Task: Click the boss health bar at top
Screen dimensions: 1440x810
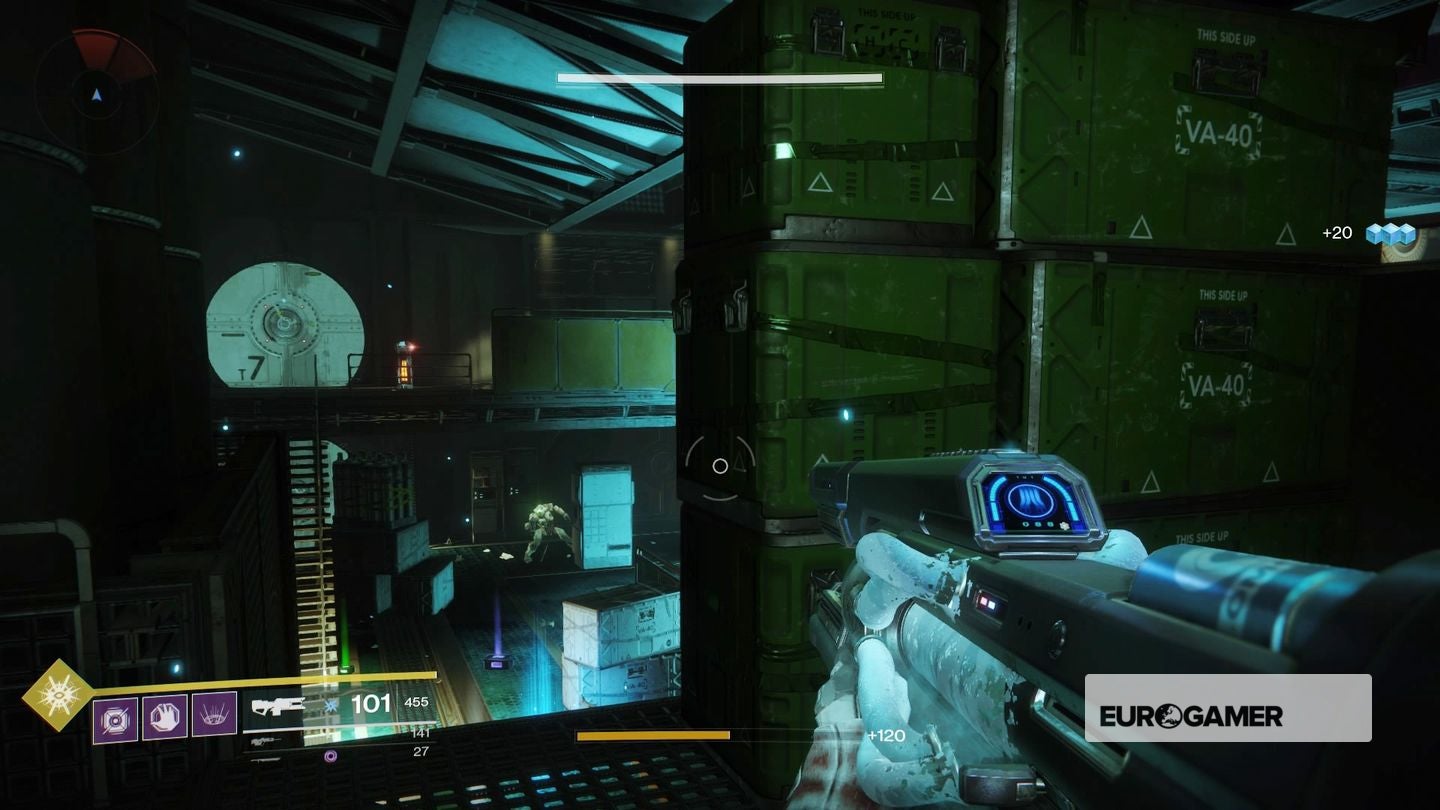Action: click(x=719, y=77)
